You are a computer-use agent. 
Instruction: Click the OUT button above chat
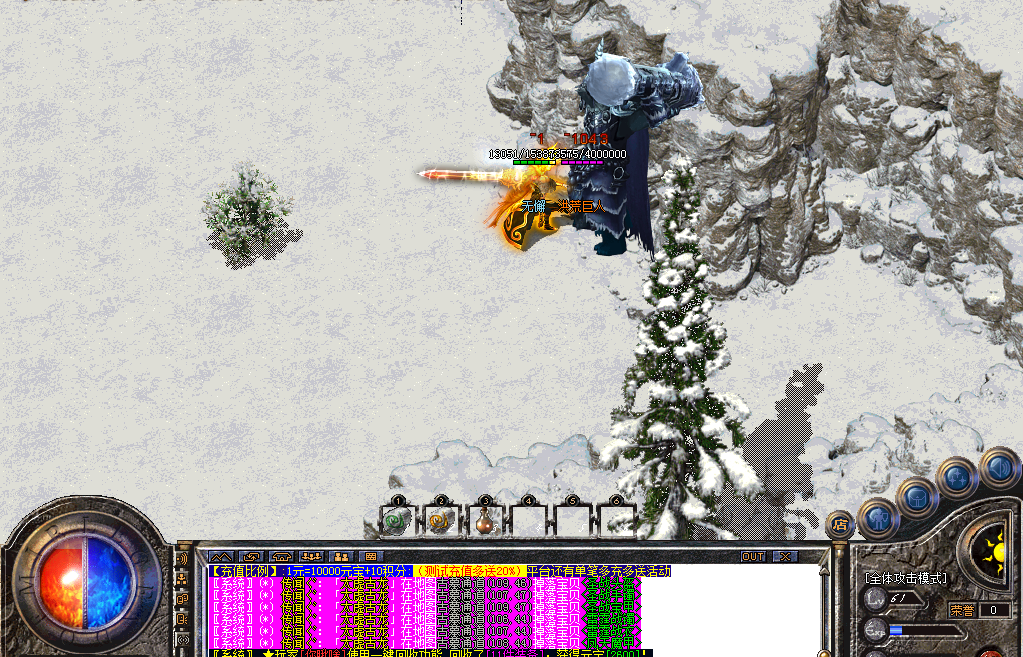pyautogui.click(x=753, y=556)
